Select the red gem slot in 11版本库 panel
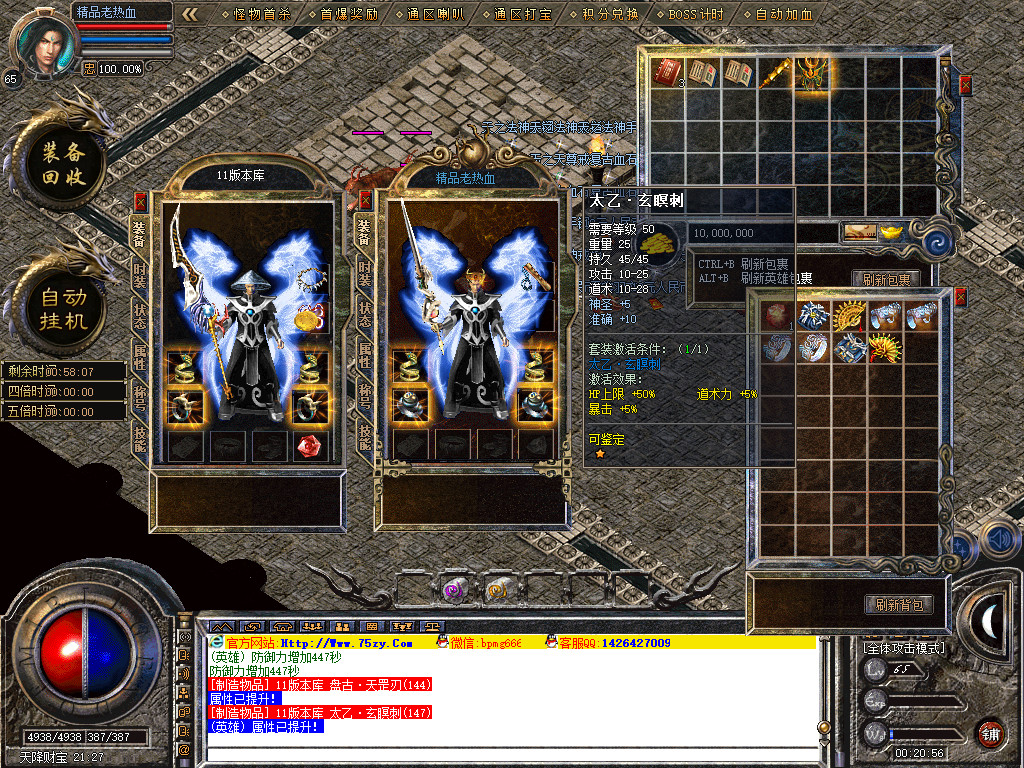The height and width of the screenshot is (768, 1024). pyautogui.click(x=311, y=446)
